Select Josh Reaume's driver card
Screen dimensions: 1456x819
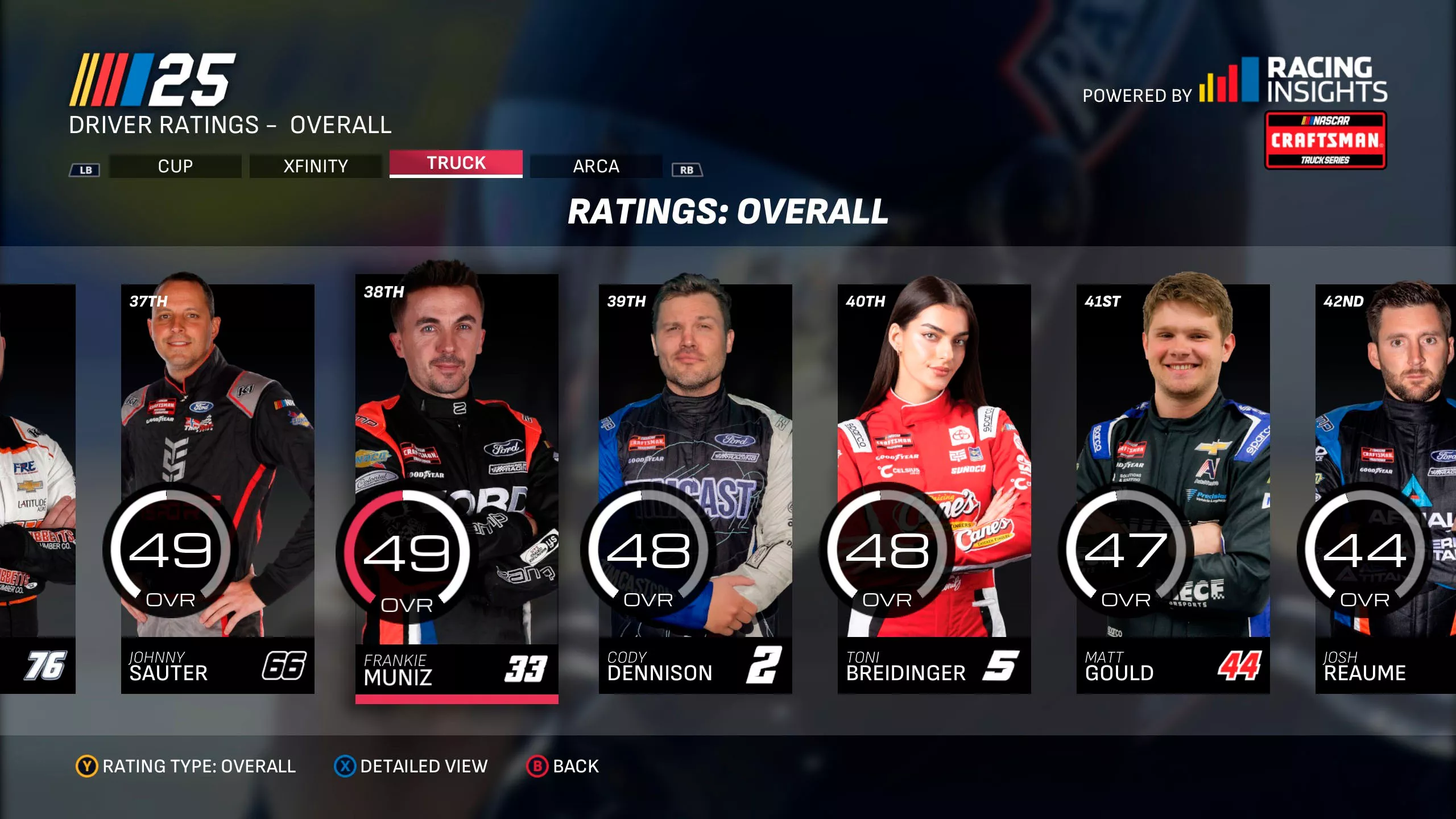pos(1385,489)
